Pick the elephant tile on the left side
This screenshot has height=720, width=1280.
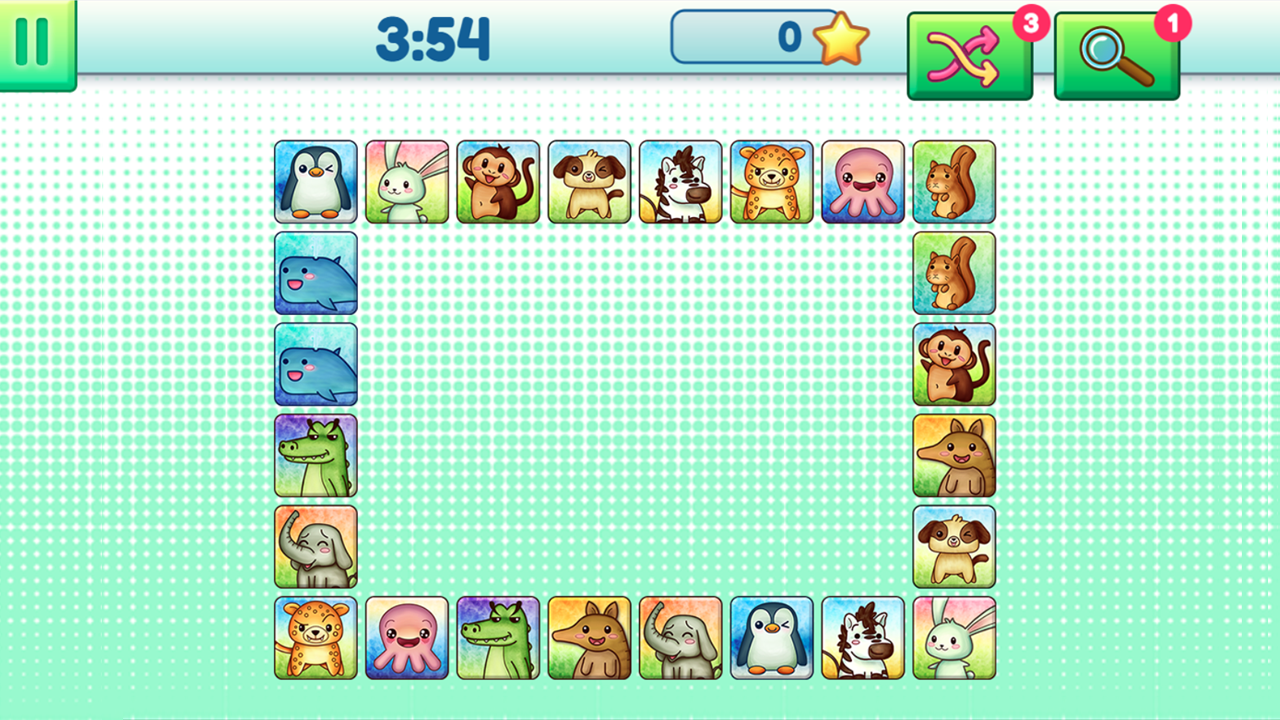click(x=315, y=546)
